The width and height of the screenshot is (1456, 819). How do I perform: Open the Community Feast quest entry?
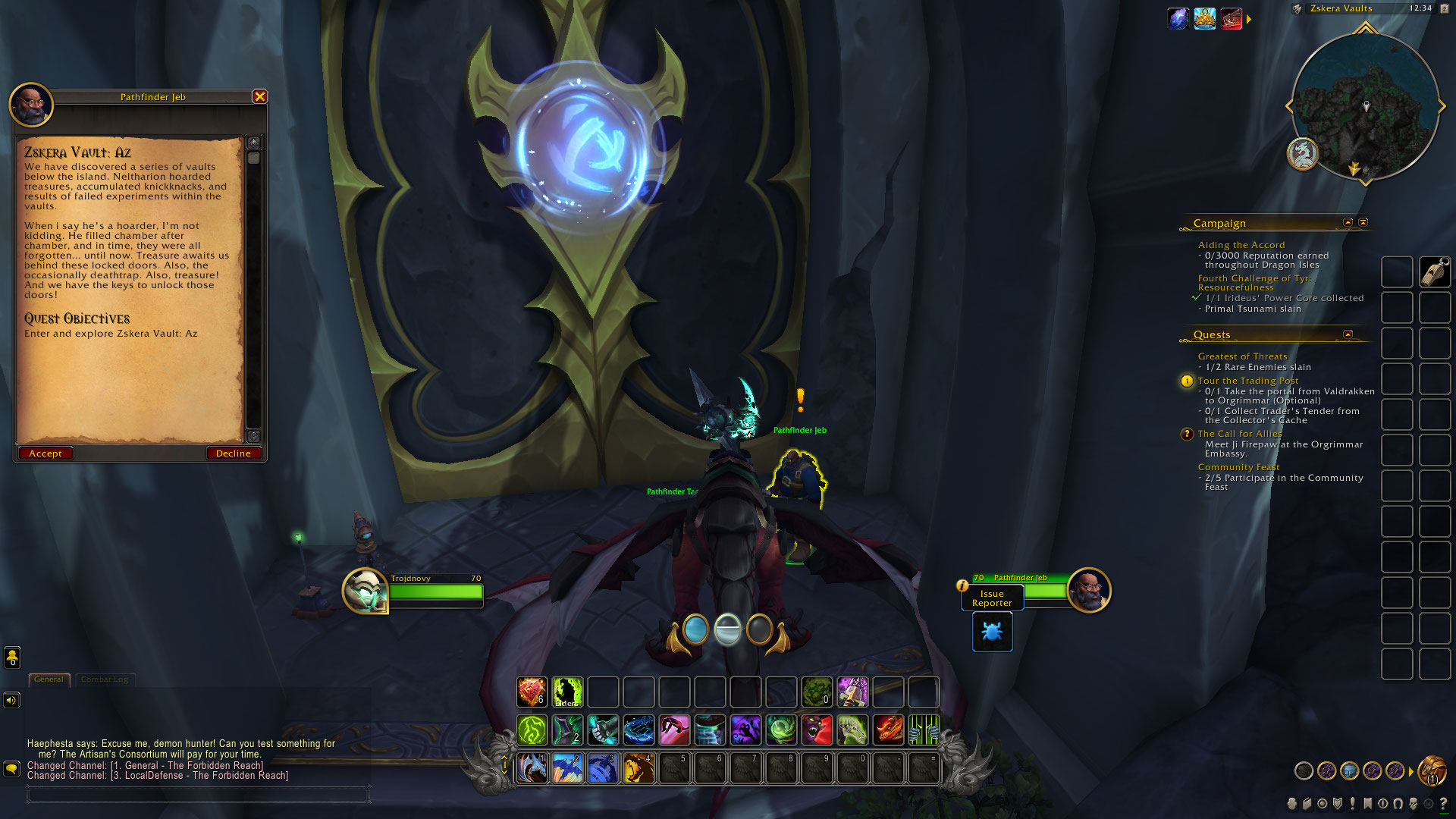pyautogui.click(x=1238, y=467)
